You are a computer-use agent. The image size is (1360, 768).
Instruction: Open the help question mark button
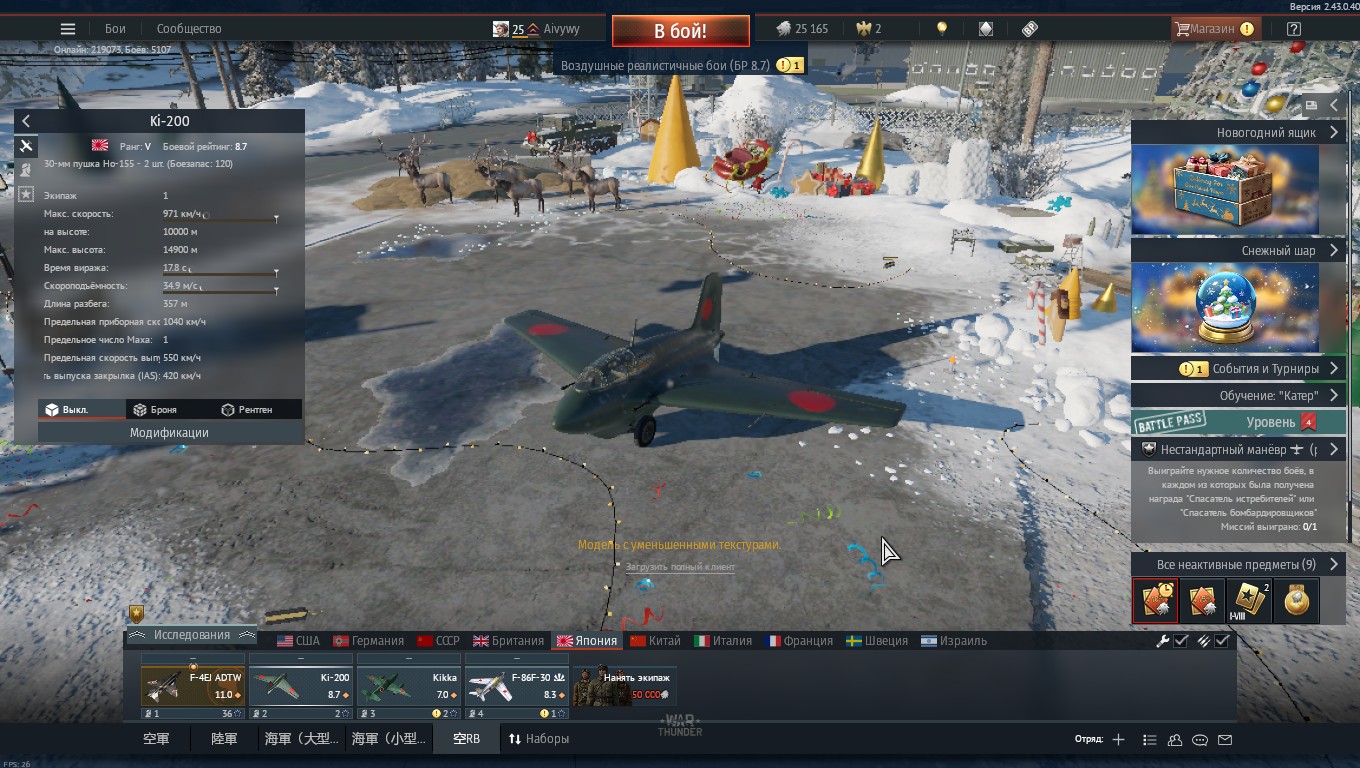[x=1294, y=29]
